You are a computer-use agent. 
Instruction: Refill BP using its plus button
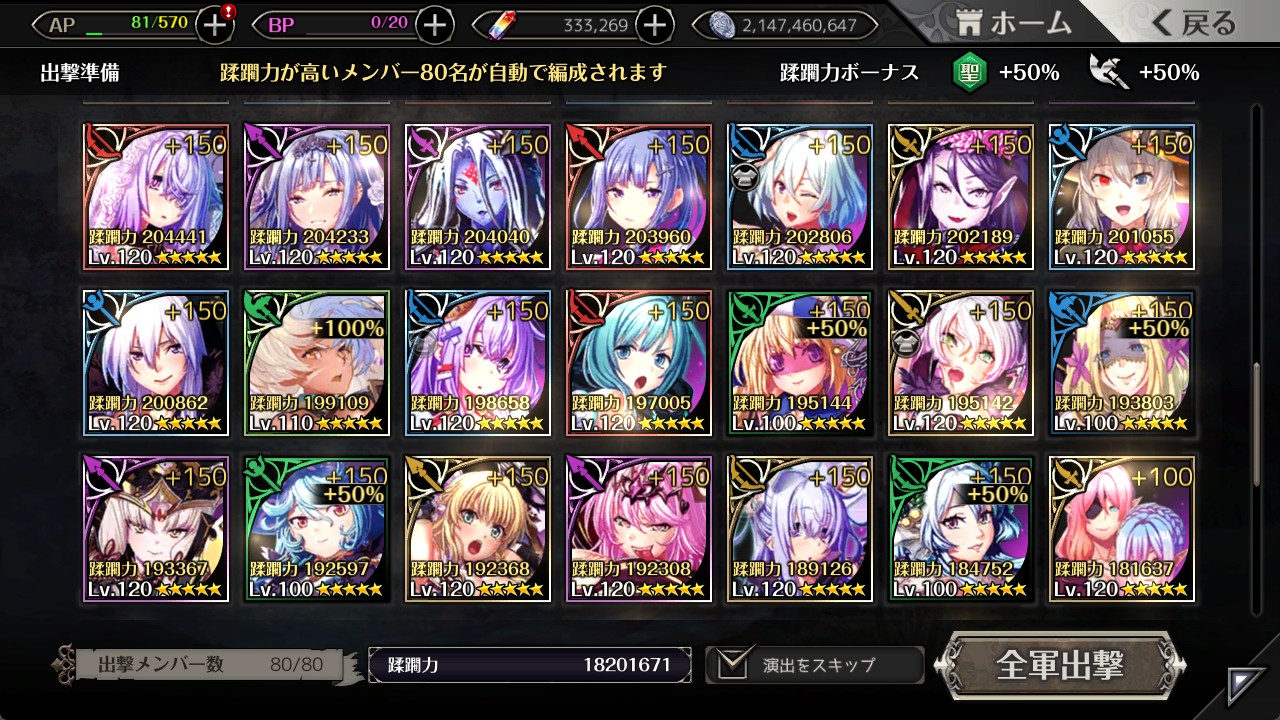coord(434,25)
